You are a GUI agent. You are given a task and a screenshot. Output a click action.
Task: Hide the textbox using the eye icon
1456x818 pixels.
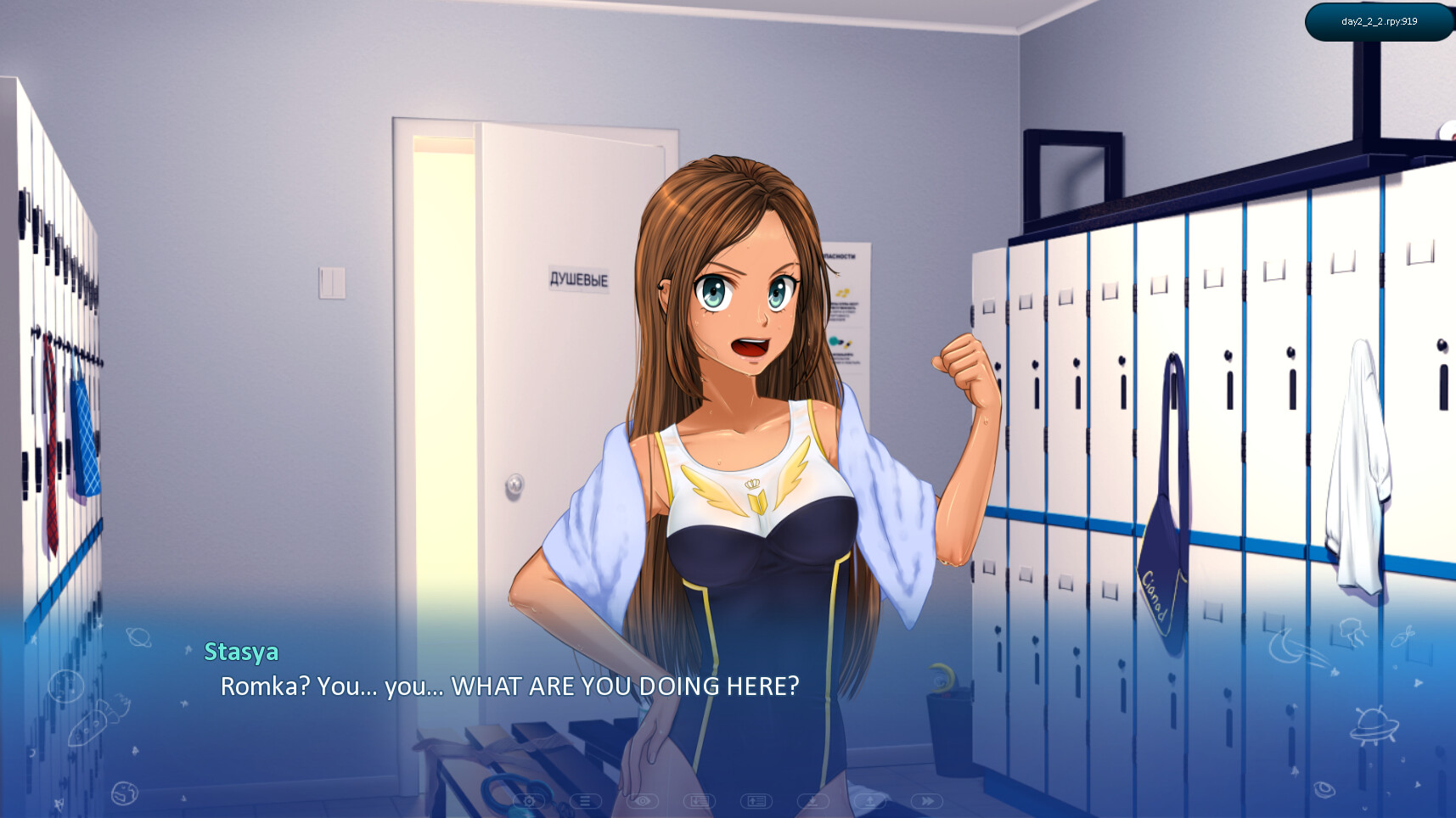(x=643, y=801)
